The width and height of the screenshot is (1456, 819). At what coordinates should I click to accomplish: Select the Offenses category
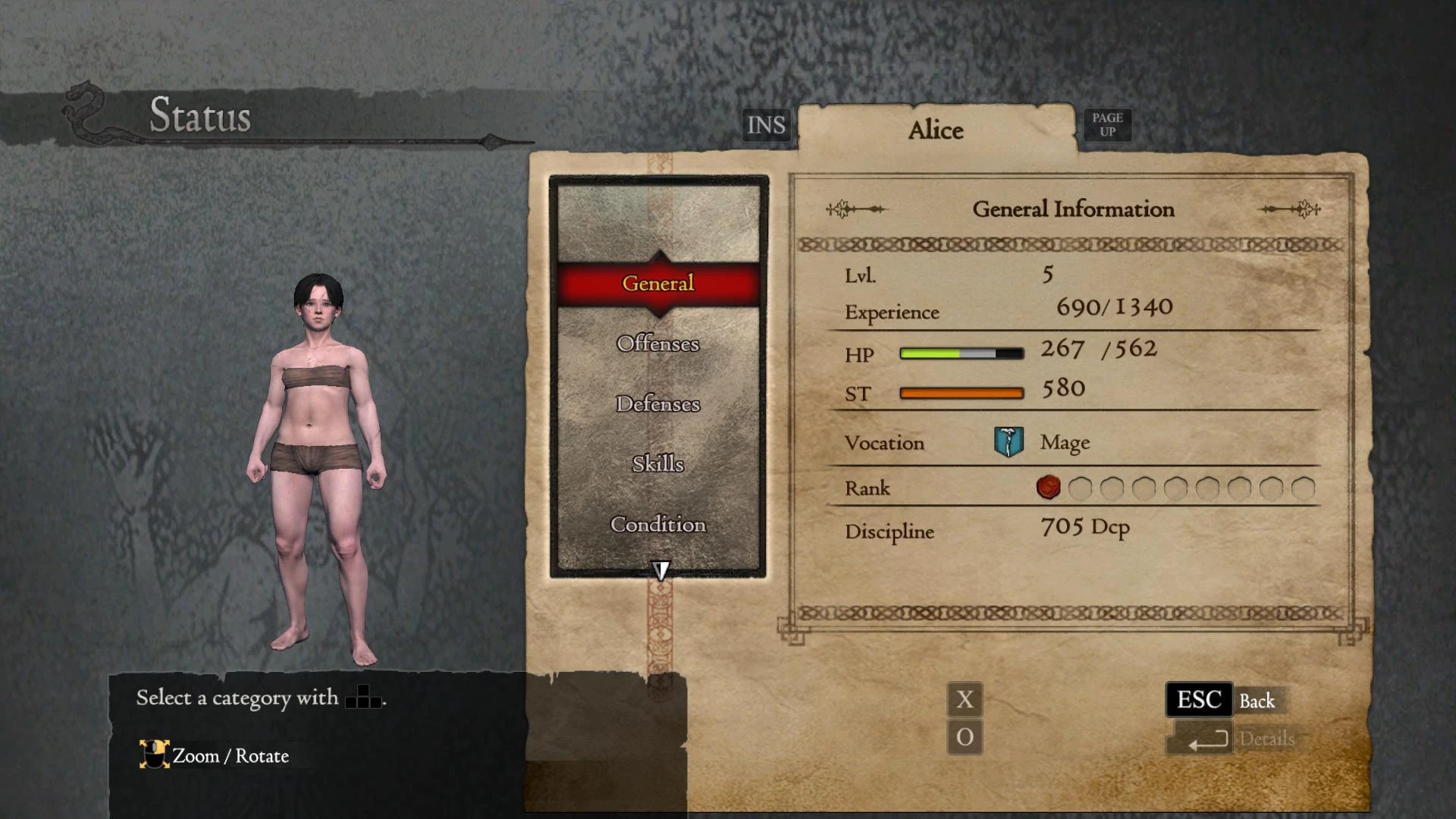(x=657, y=344)
